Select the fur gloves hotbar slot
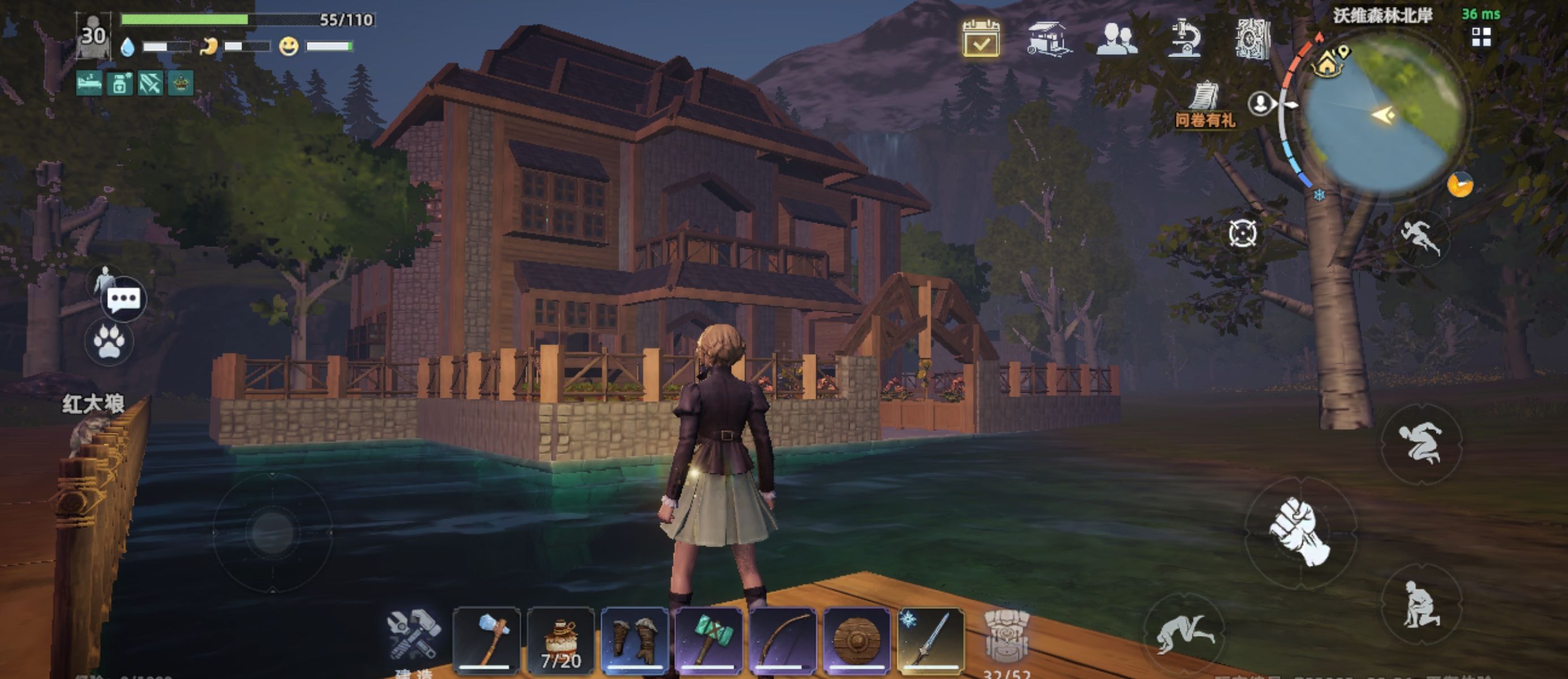This screenshot has height=679, width=1568. [x=635, y=640]
